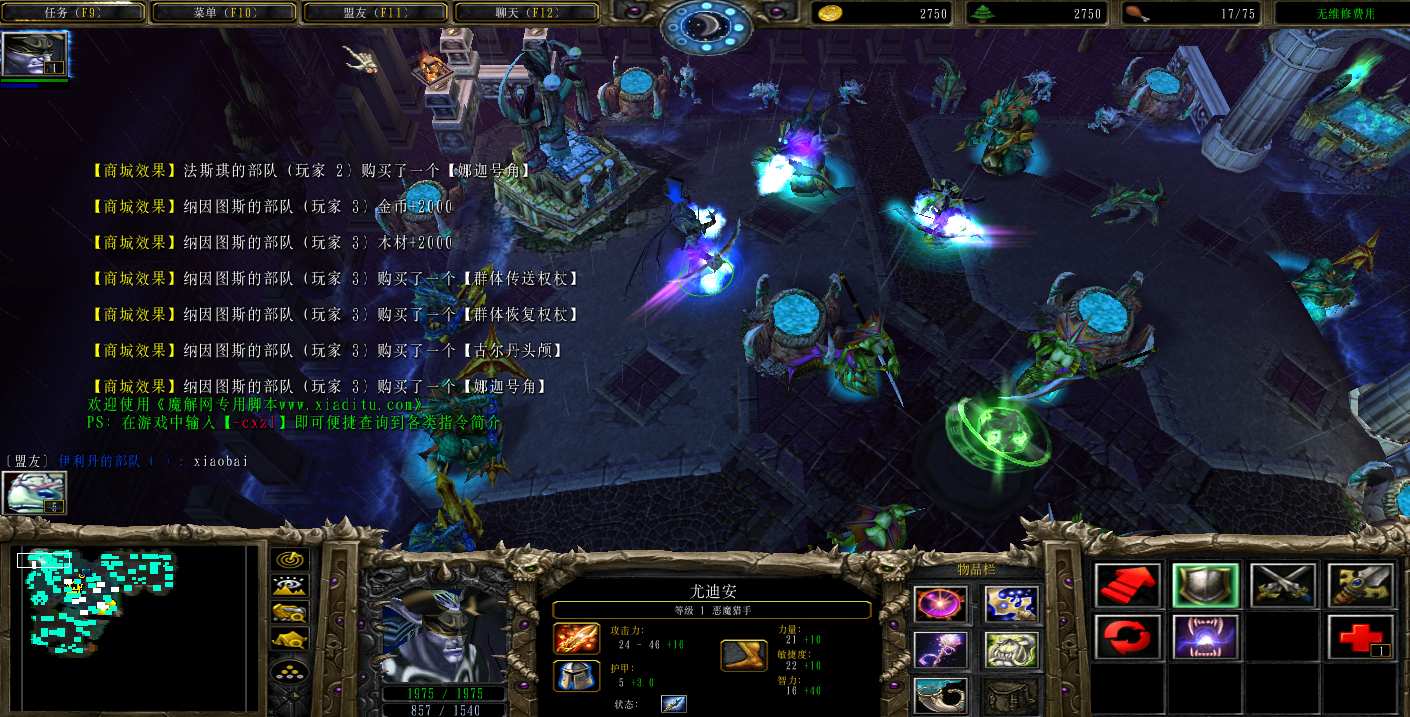Use the glowing purple orb inventory item

[x=940, y=604]
